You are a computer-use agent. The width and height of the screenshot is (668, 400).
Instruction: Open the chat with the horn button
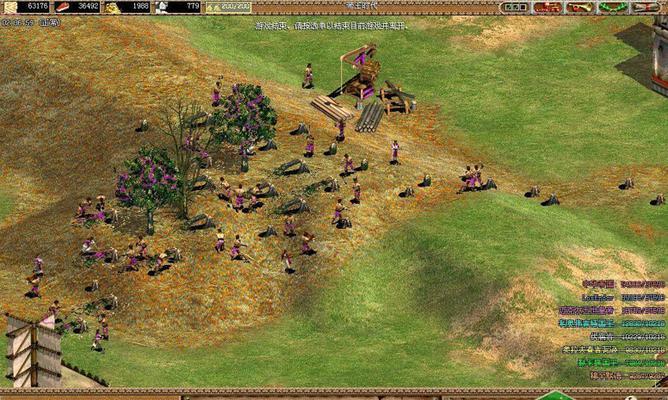[580, 7]
